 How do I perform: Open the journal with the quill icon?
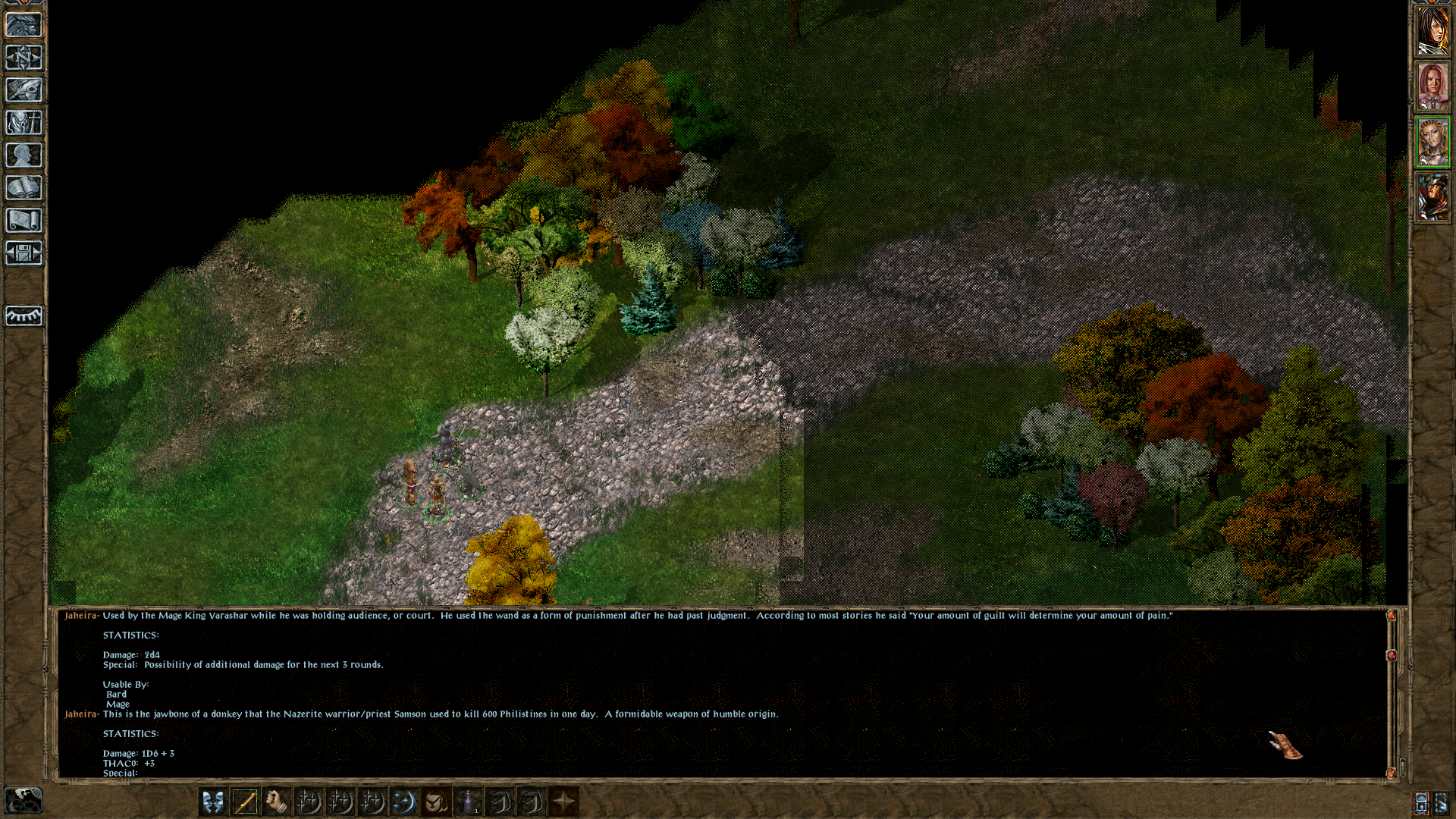click(x=24, y=90)
